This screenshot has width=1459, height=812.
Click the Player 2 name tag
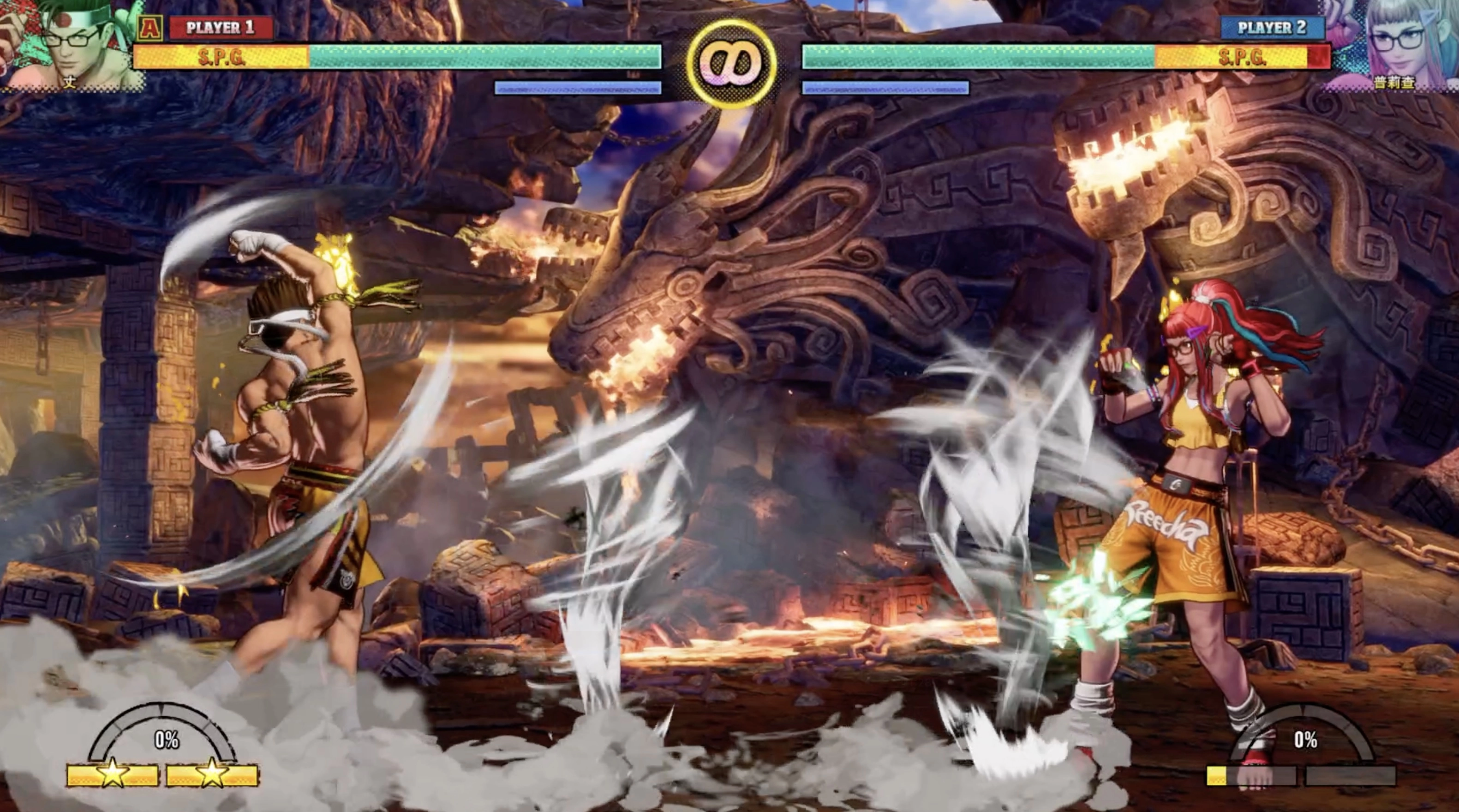click(1272, 27)
